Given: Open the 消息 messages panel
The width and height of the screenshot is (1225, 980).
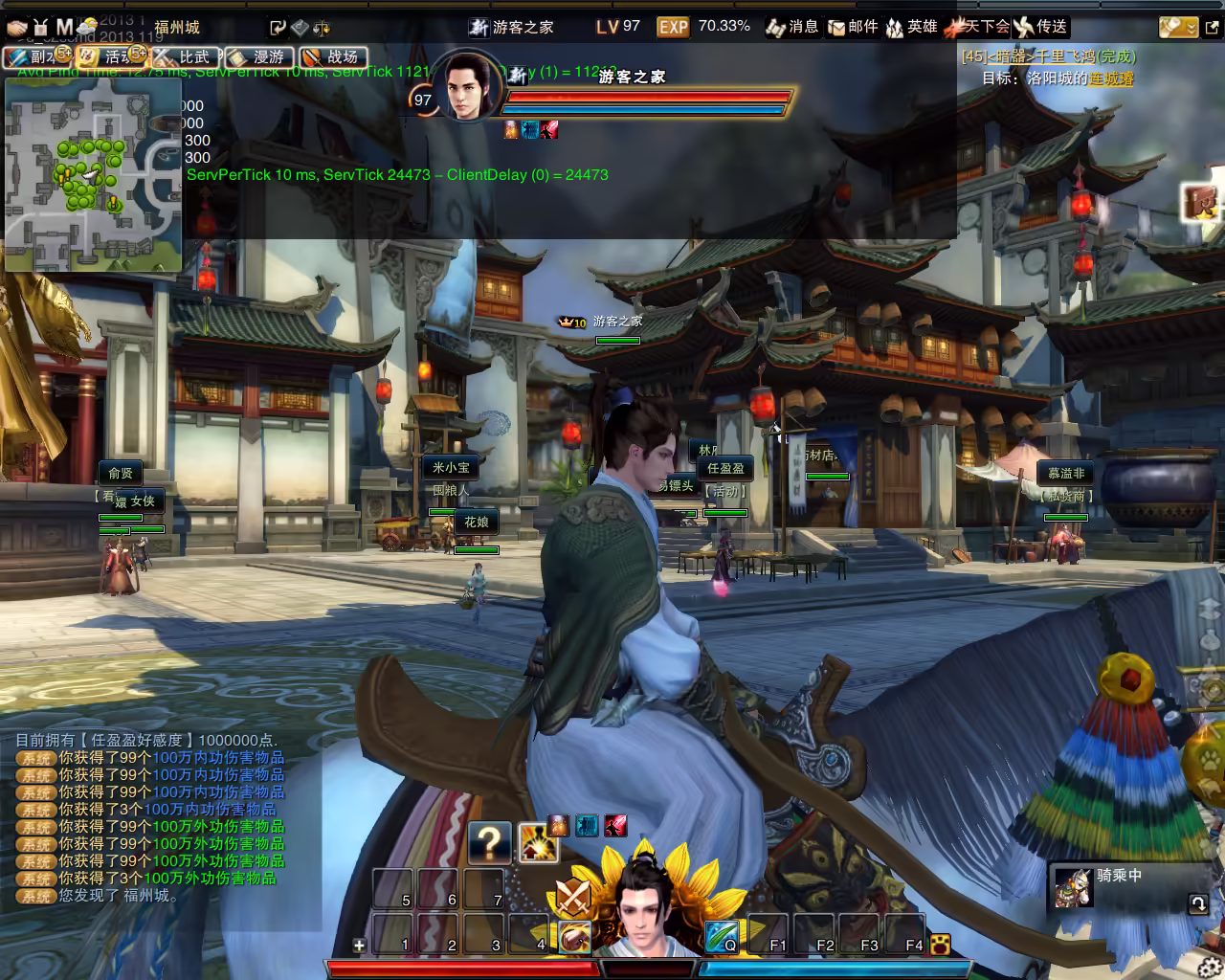Looking at the screenshot, I should click(792, 27).
